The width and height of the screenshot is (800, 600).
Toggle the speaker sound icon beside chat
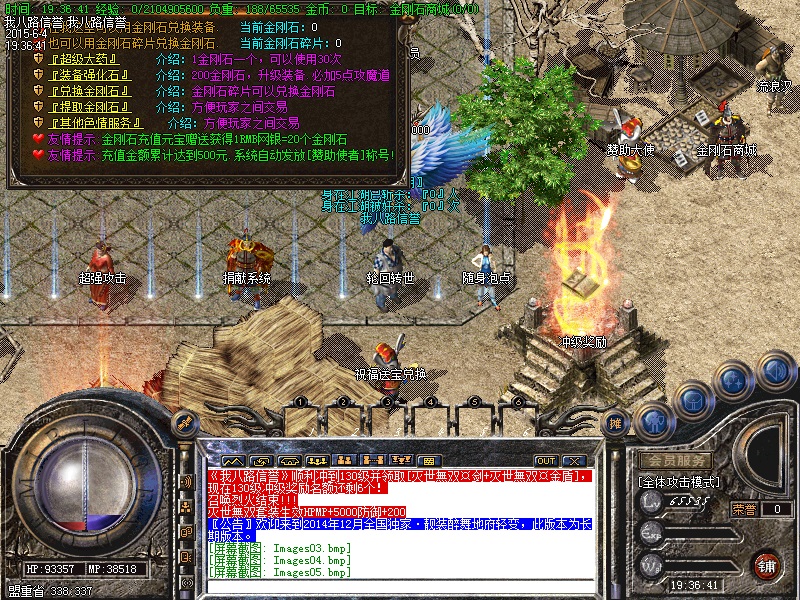(186, 482)
